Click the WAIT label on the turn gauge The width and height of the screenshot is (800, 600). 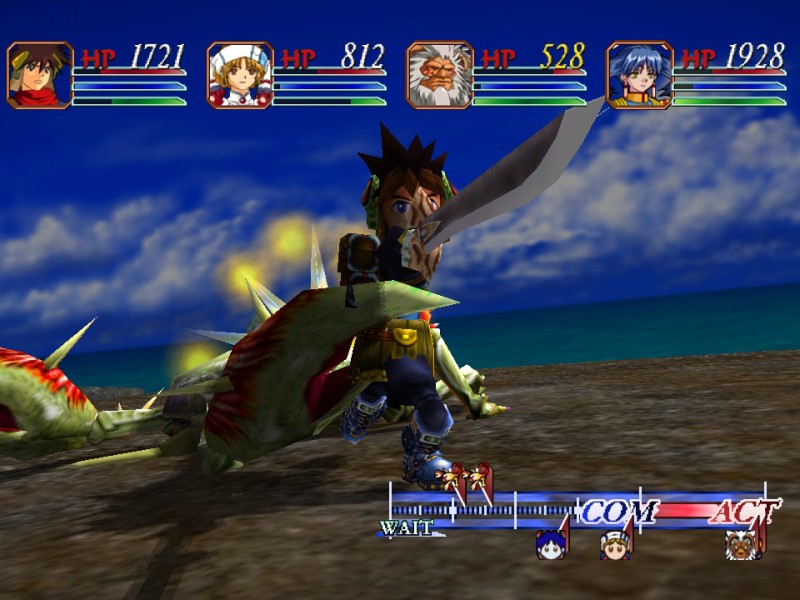[405, 528]
